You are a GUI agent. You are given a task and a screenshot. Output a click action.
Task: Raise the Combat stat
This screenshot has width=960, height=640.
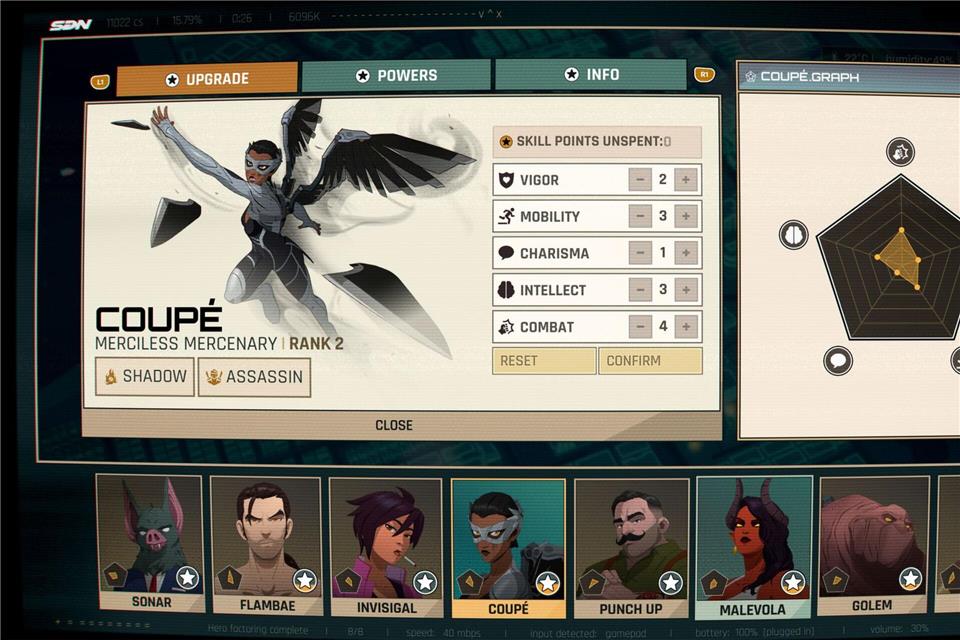coord(686,326)
